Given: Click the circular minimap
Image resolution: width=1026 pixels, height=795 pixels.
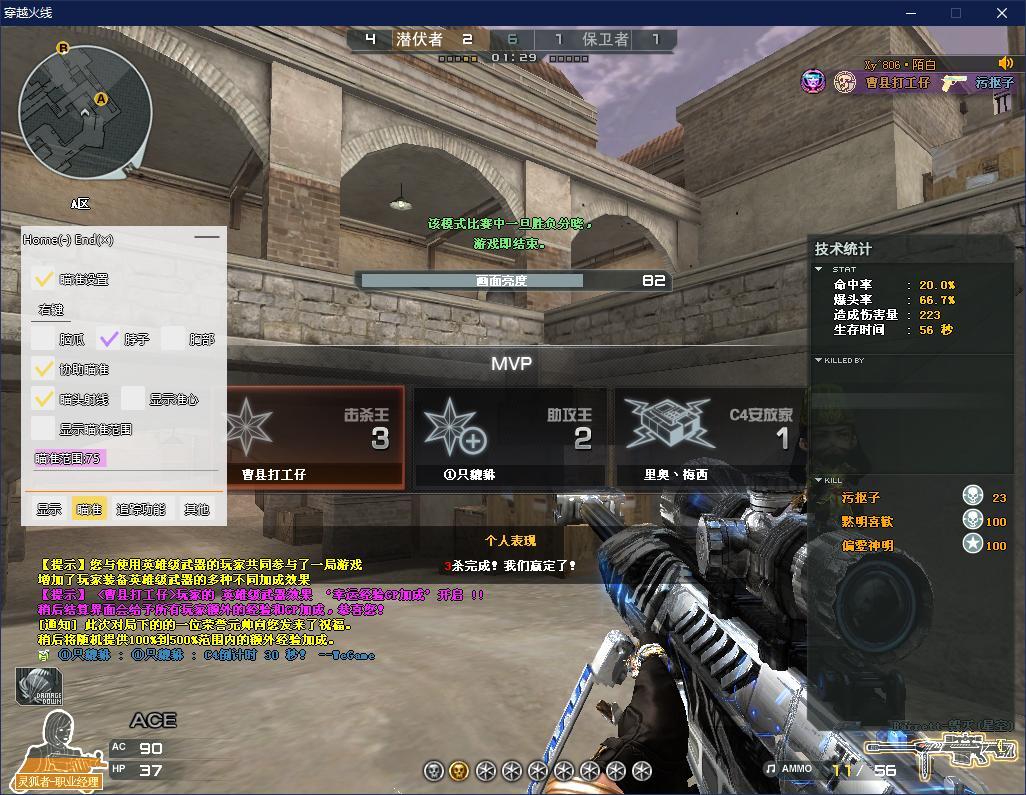Looking at the screenshot, I should [x=86, y=111].
